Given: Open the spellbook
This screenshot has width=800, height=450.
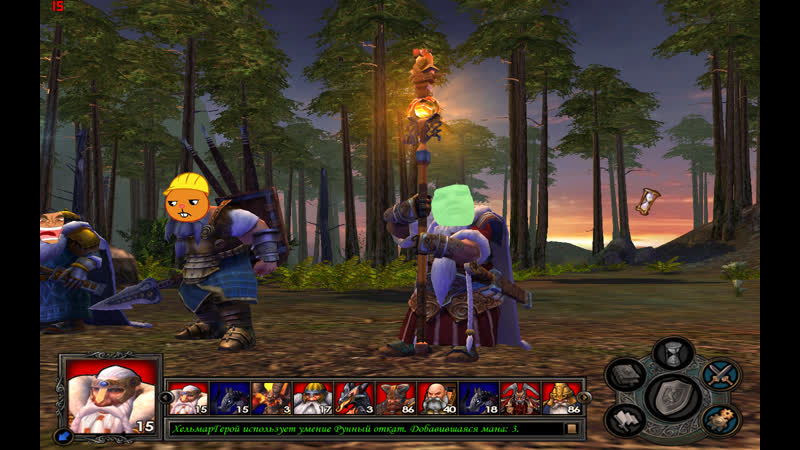Looking at the screenshot, I should [x=625, y=376].
